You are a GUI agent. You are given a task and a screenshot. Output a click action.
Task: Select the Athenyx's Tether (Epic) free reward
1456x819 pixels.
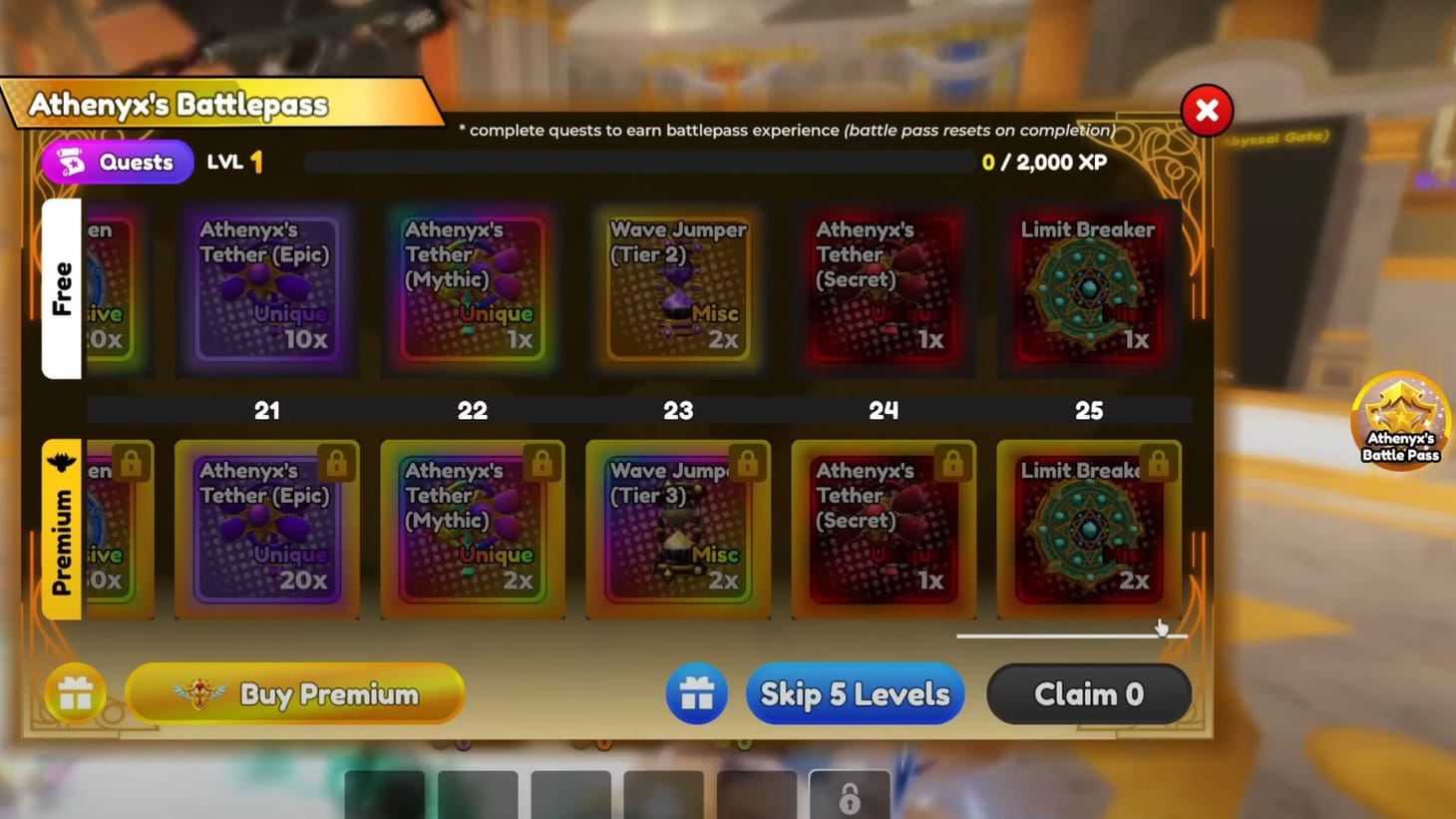(266, 289)
